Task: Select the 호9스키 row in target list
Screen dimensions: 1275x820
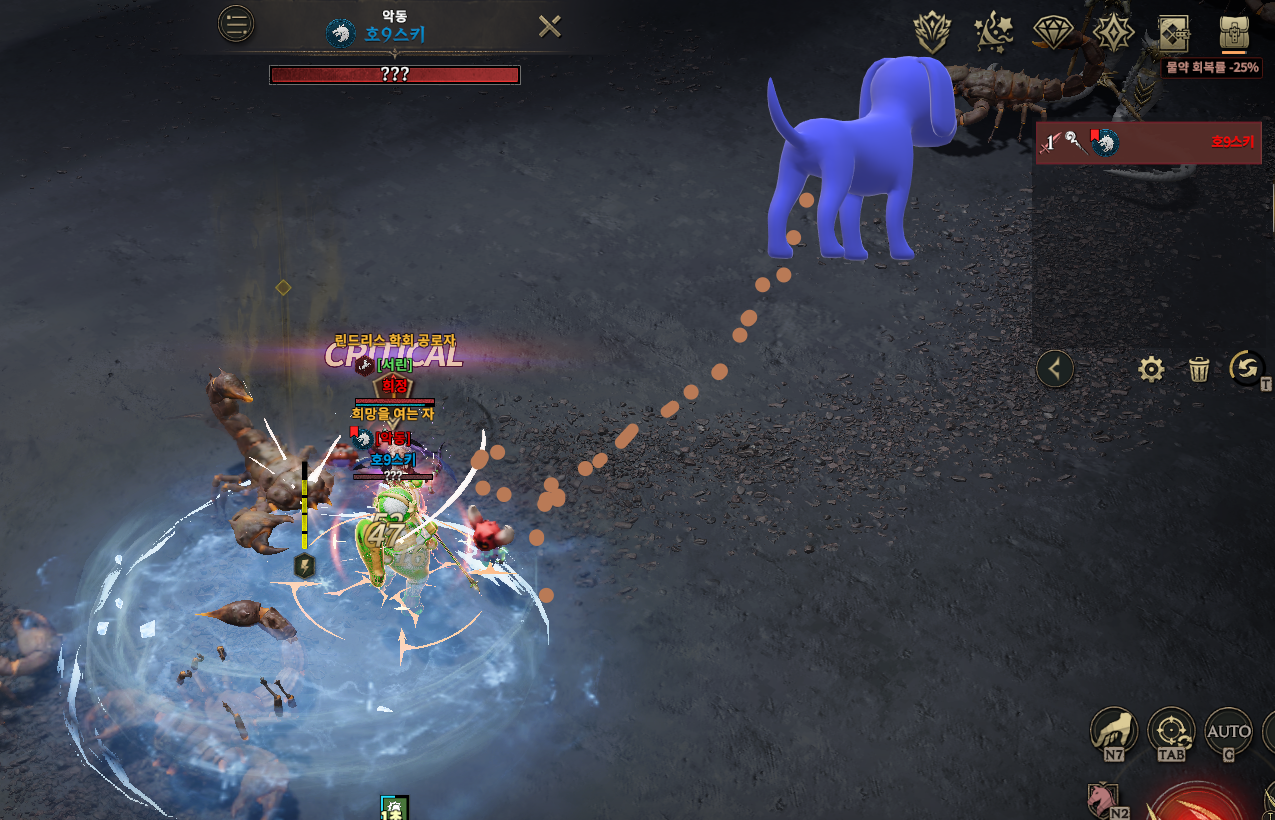Action: coord(1146,143)
